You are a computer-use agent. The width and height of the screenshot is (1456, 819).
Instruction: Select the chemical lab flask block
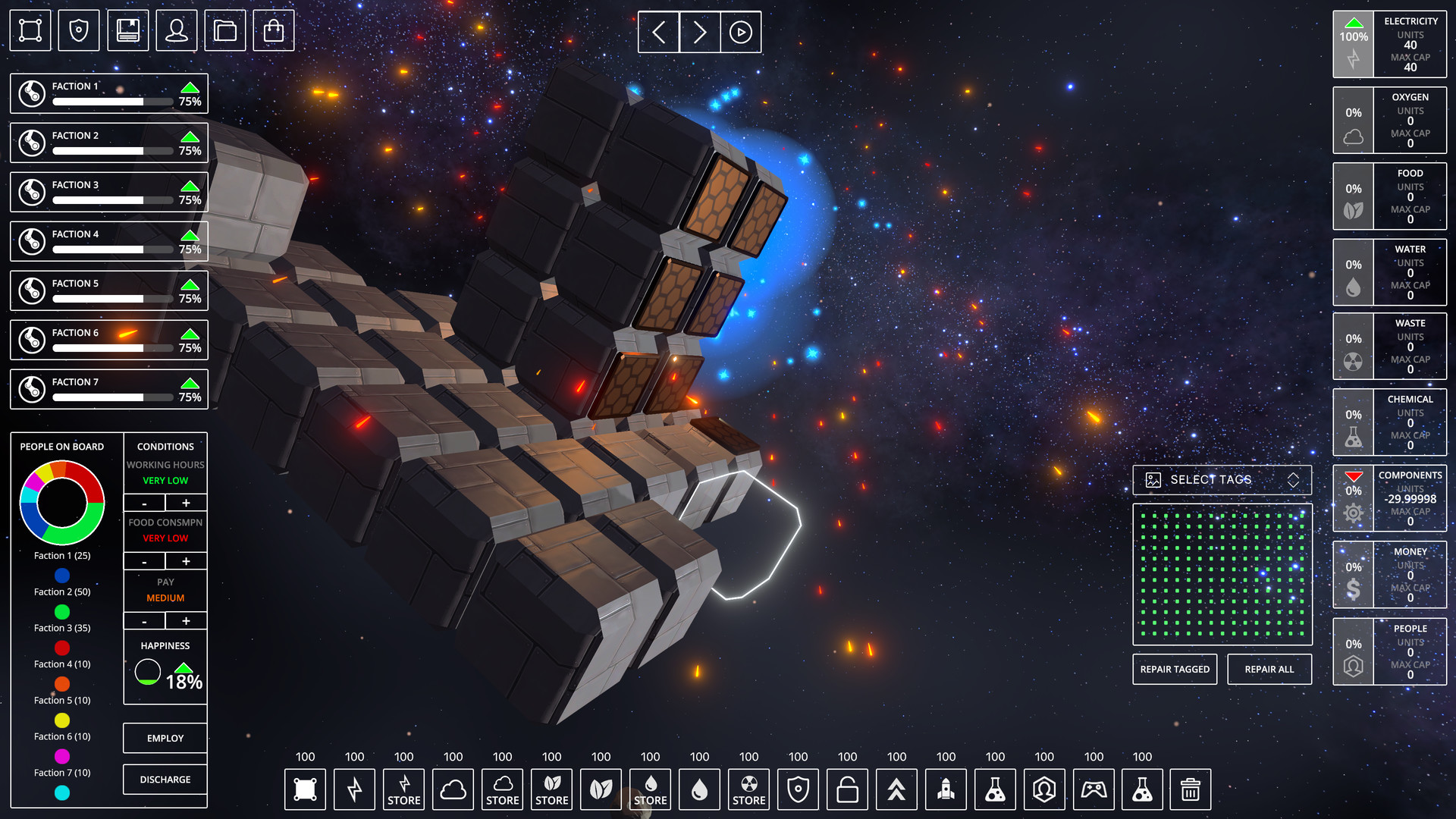(x=995, y=789)
